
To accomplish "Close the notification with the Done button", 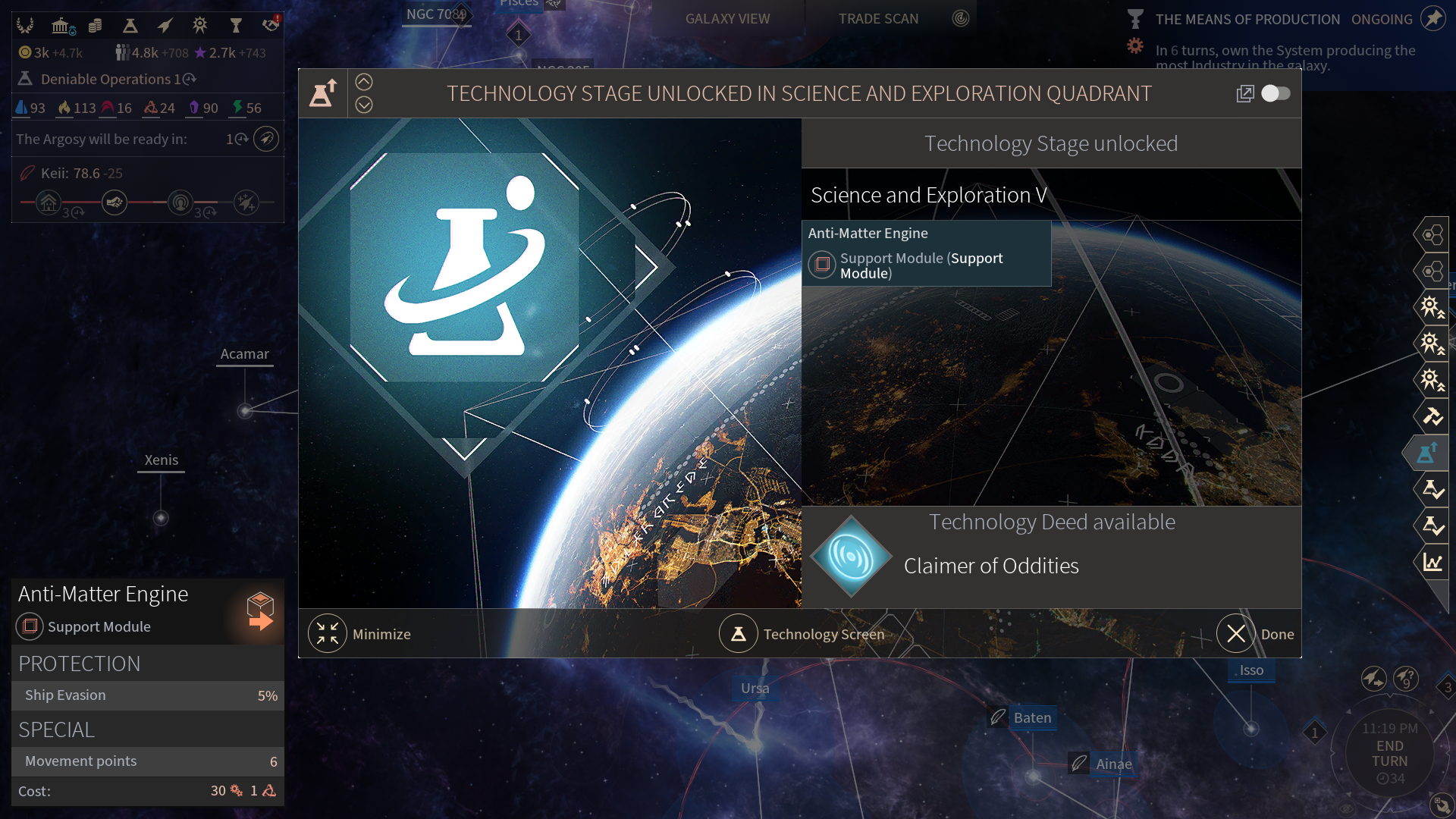I will click(1236, 633).
